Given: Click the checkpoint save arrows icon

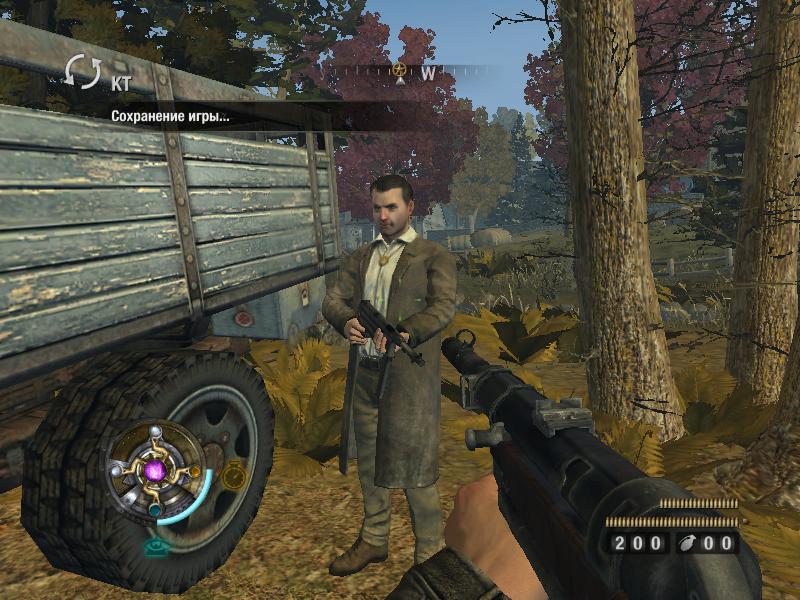Looking at the screenshot, I should [x=83, y=72].
